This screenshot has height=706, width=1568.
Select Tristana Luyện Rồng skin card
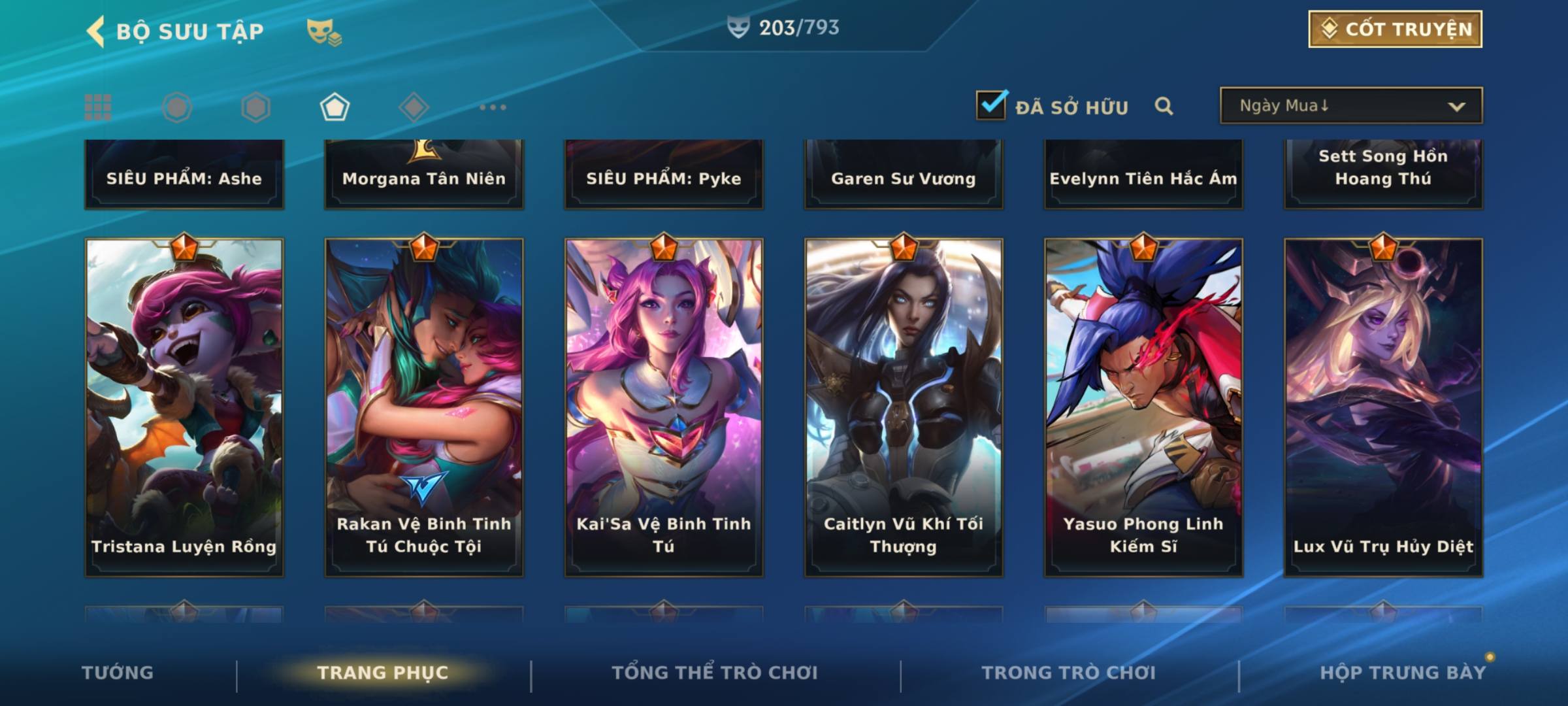pos(184,407)
